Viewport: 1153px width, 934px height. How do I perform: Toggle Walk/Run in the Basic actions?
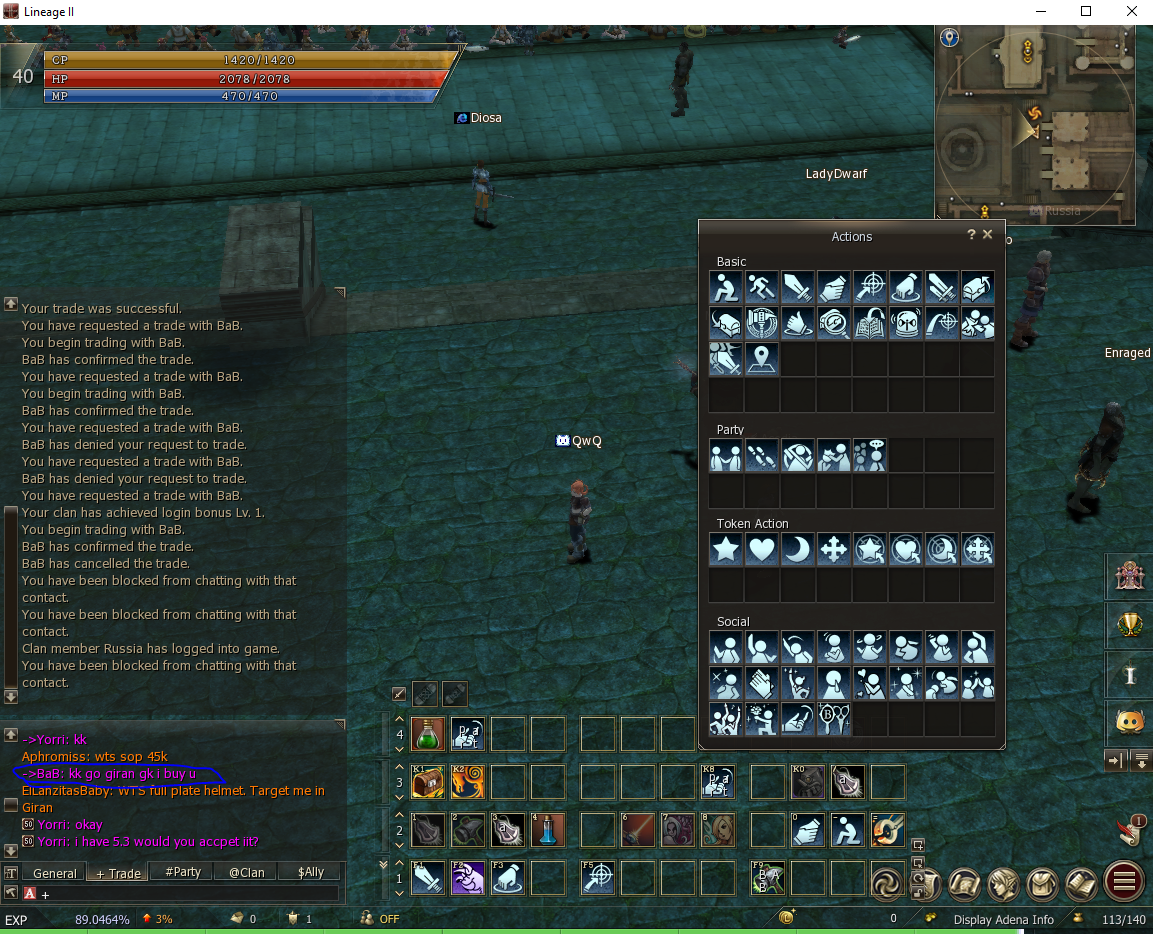(762, 287)
